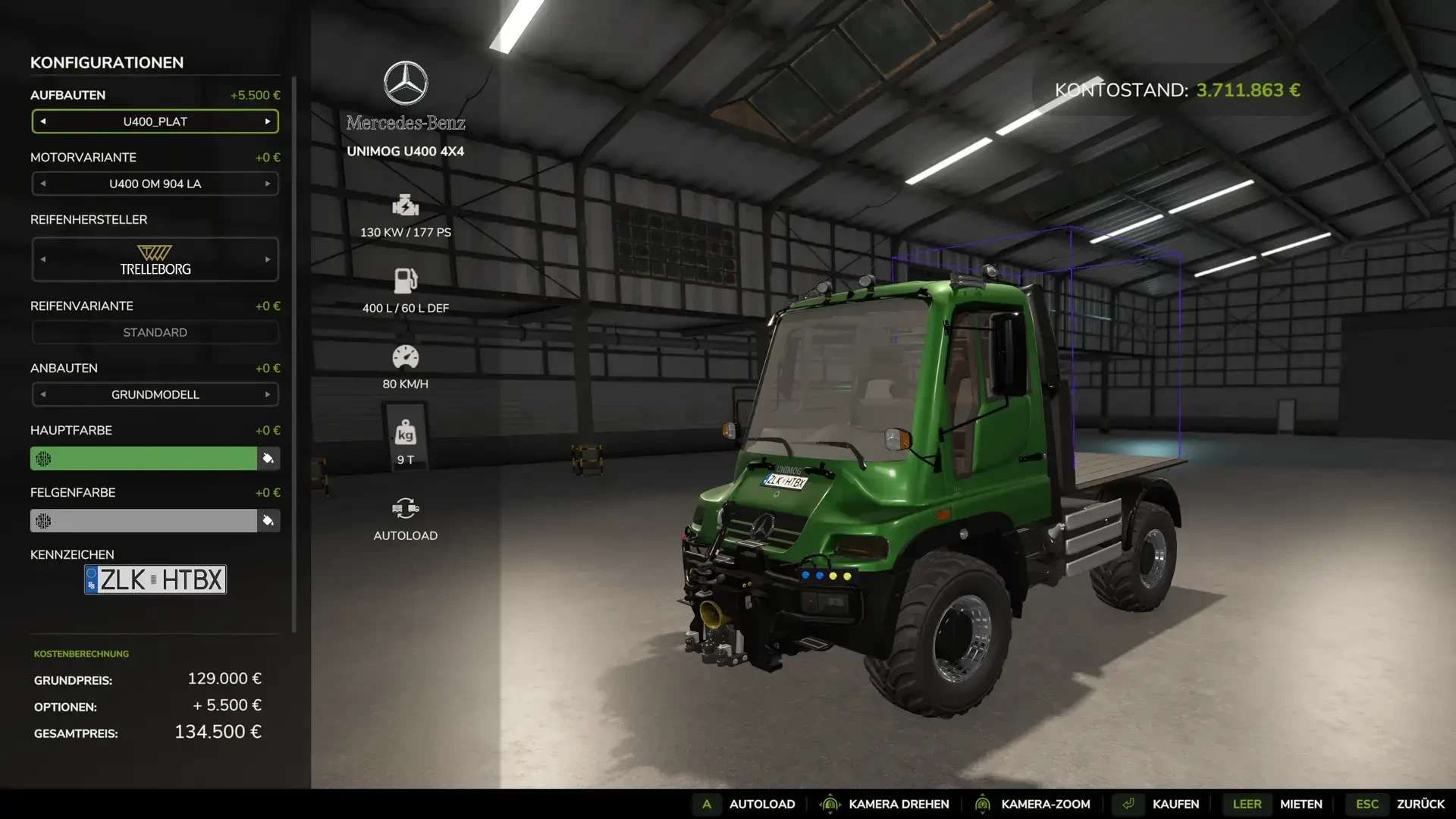Choose next Anbauten option after Grundmodell

pos(268,394)
